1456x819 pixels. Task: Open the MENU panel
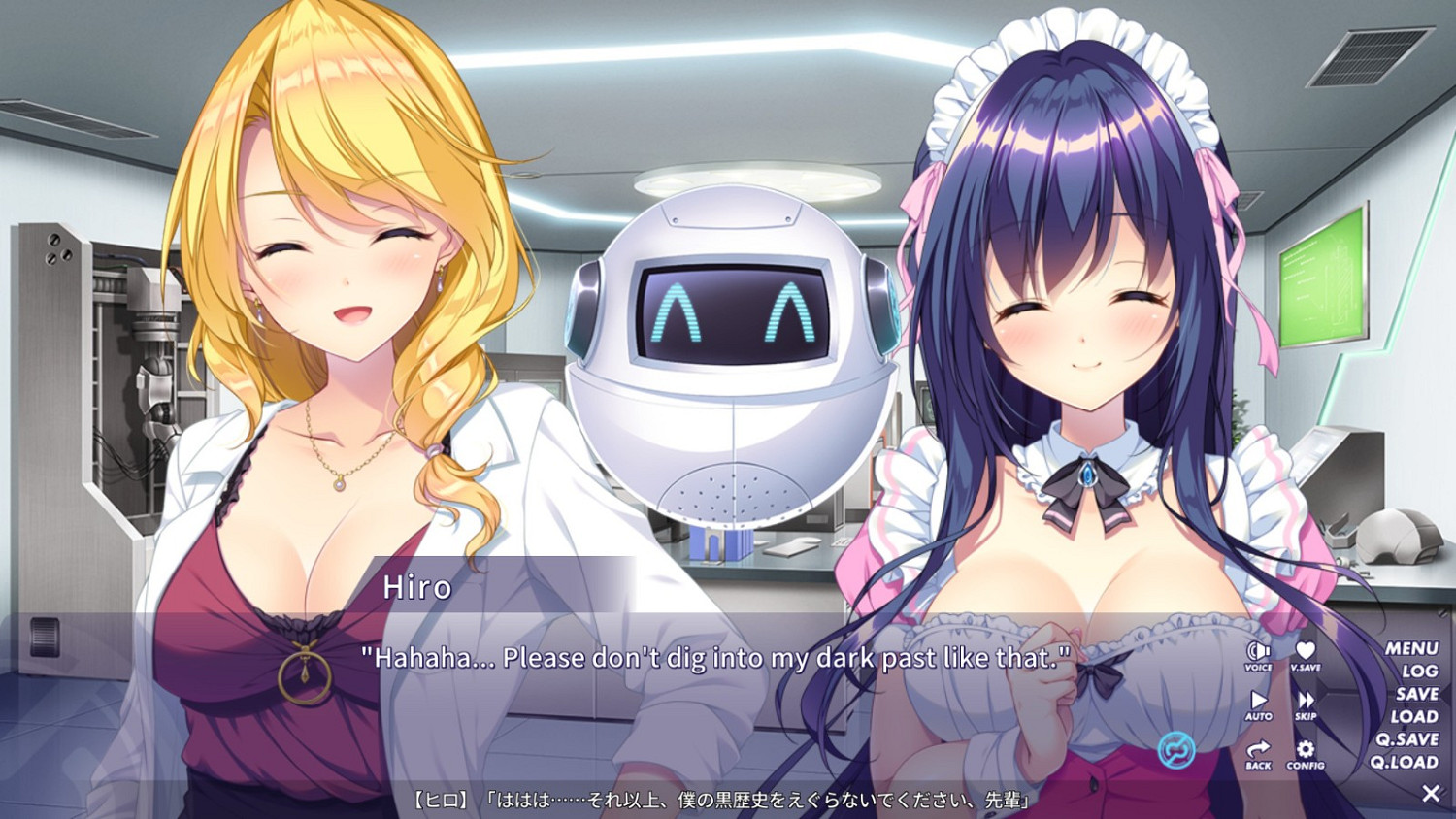click(1410, 647)
